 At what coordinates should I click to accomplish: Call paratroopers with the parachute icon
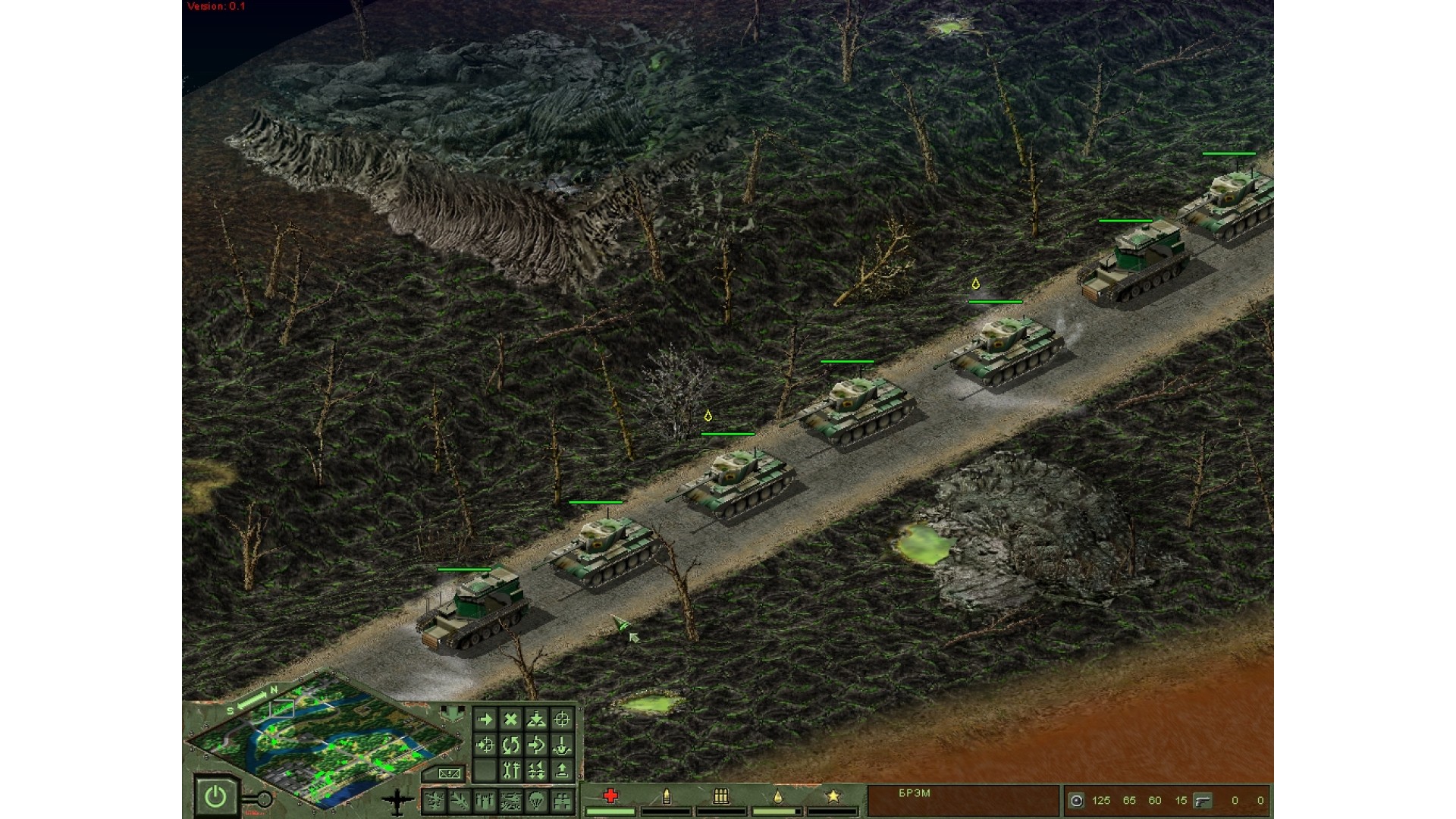536,801
